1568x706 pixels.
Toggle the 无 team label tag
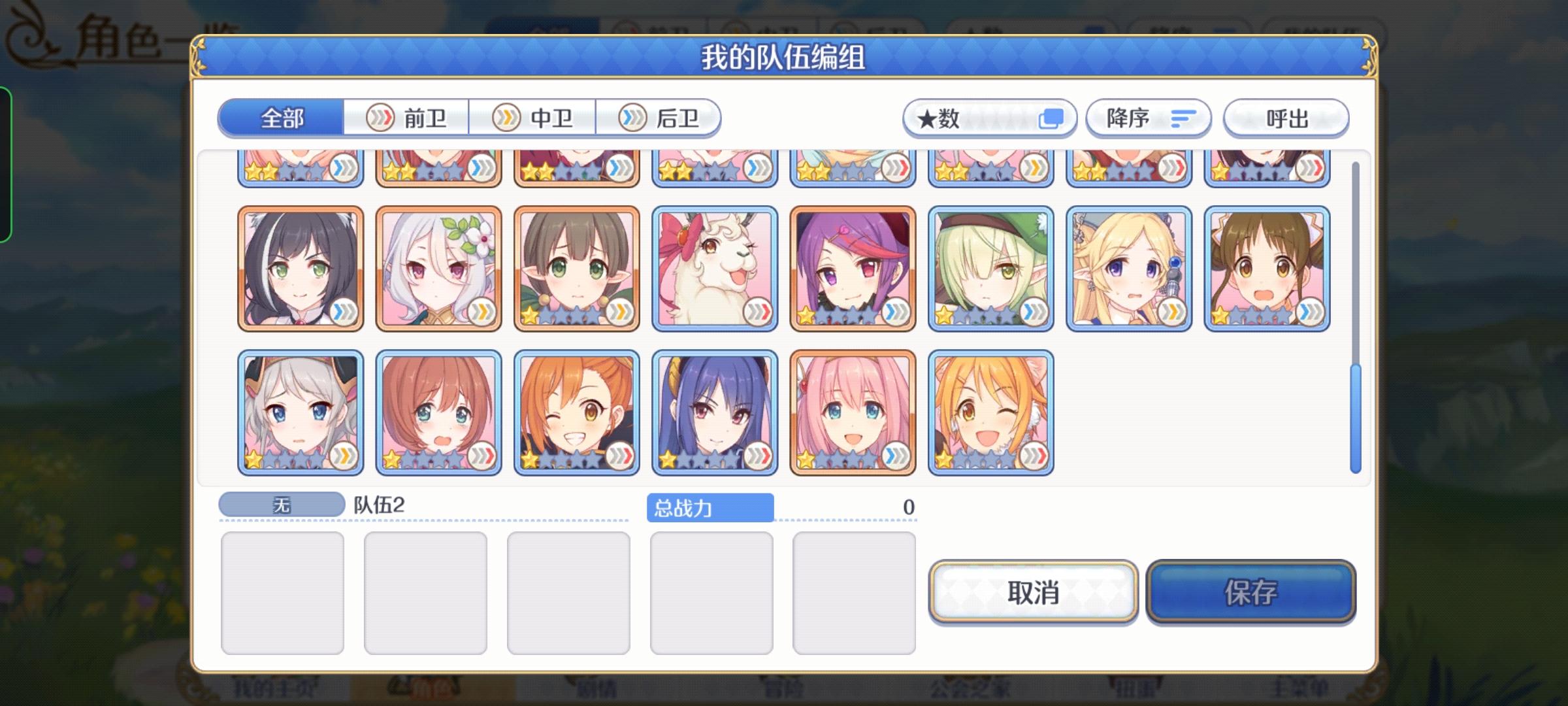(281, 503)
